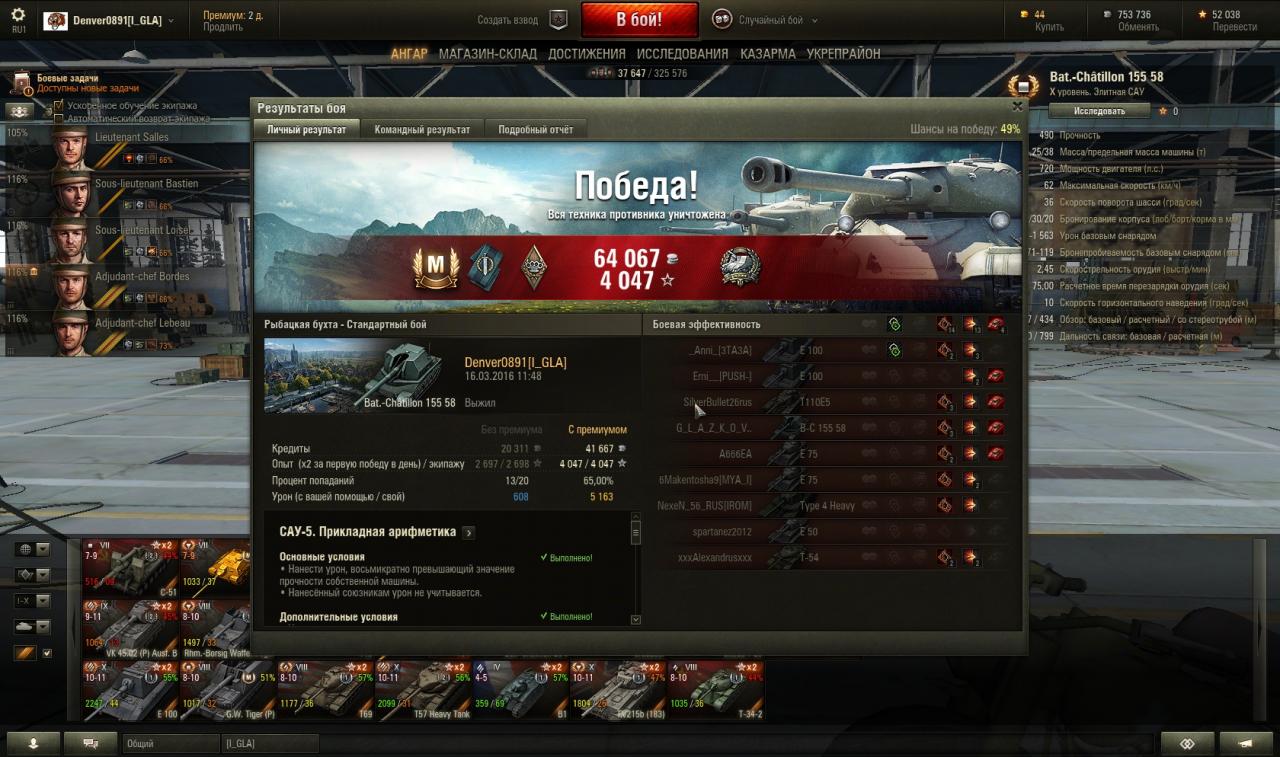Click the Общий chat channel tab
Viewport: 1280px width, 757px height.
[x=170, y=744]
